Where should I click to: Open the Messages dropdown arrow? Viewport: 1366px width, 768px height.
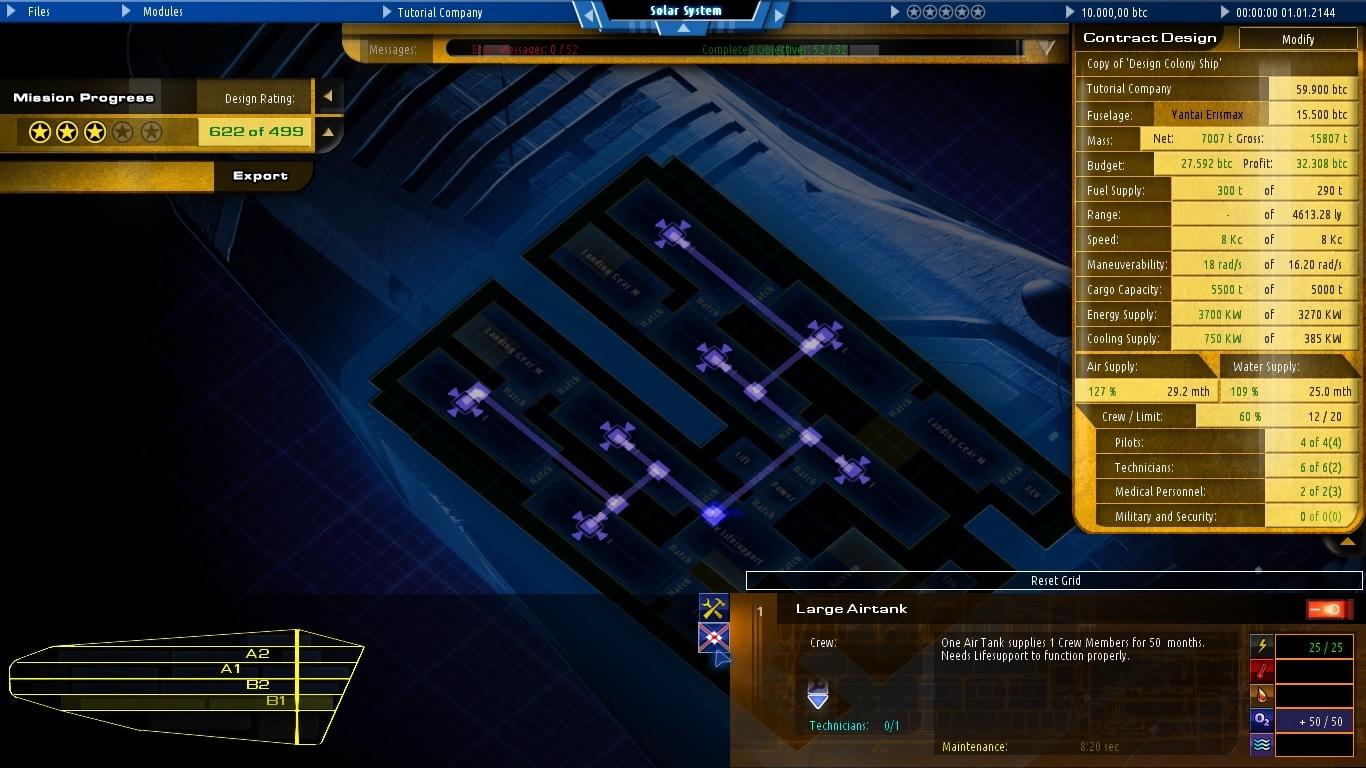point(1046,46)
